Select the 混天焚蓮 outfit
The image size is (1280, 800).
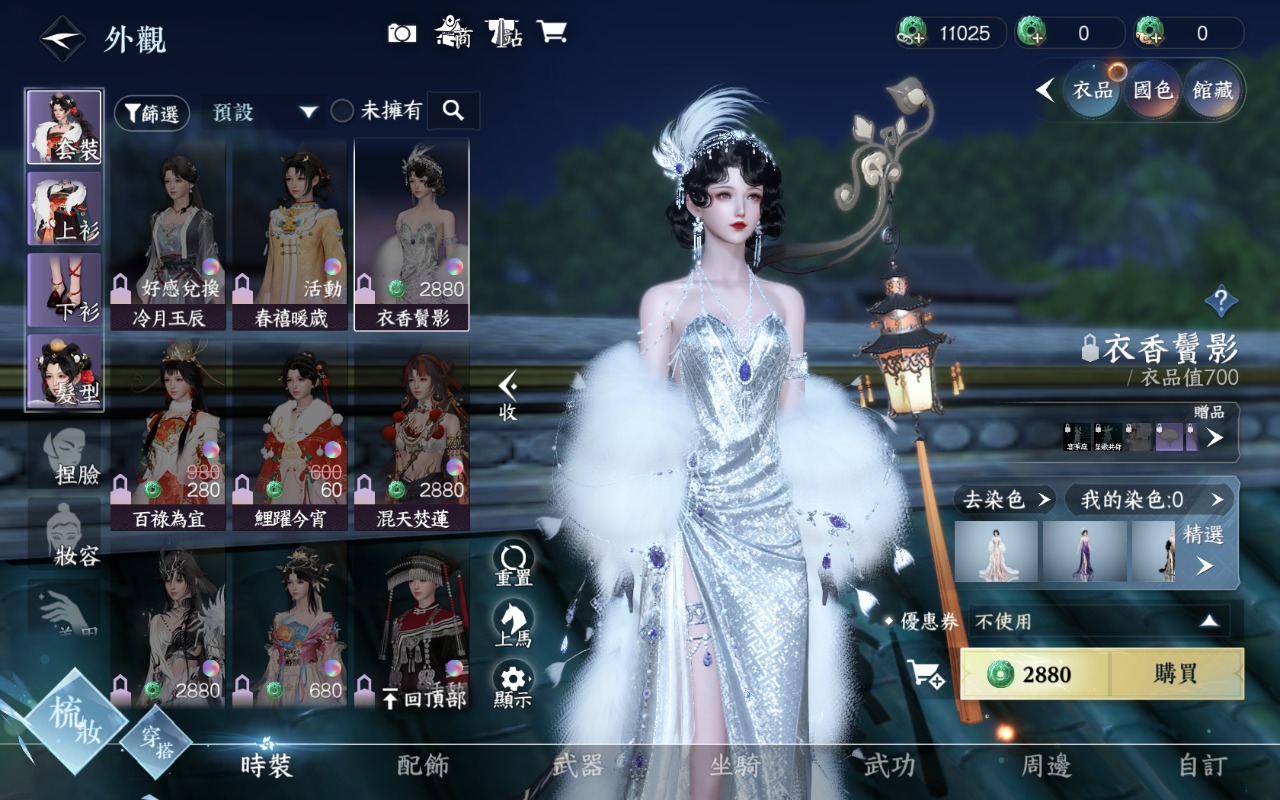tap(412, 436)
